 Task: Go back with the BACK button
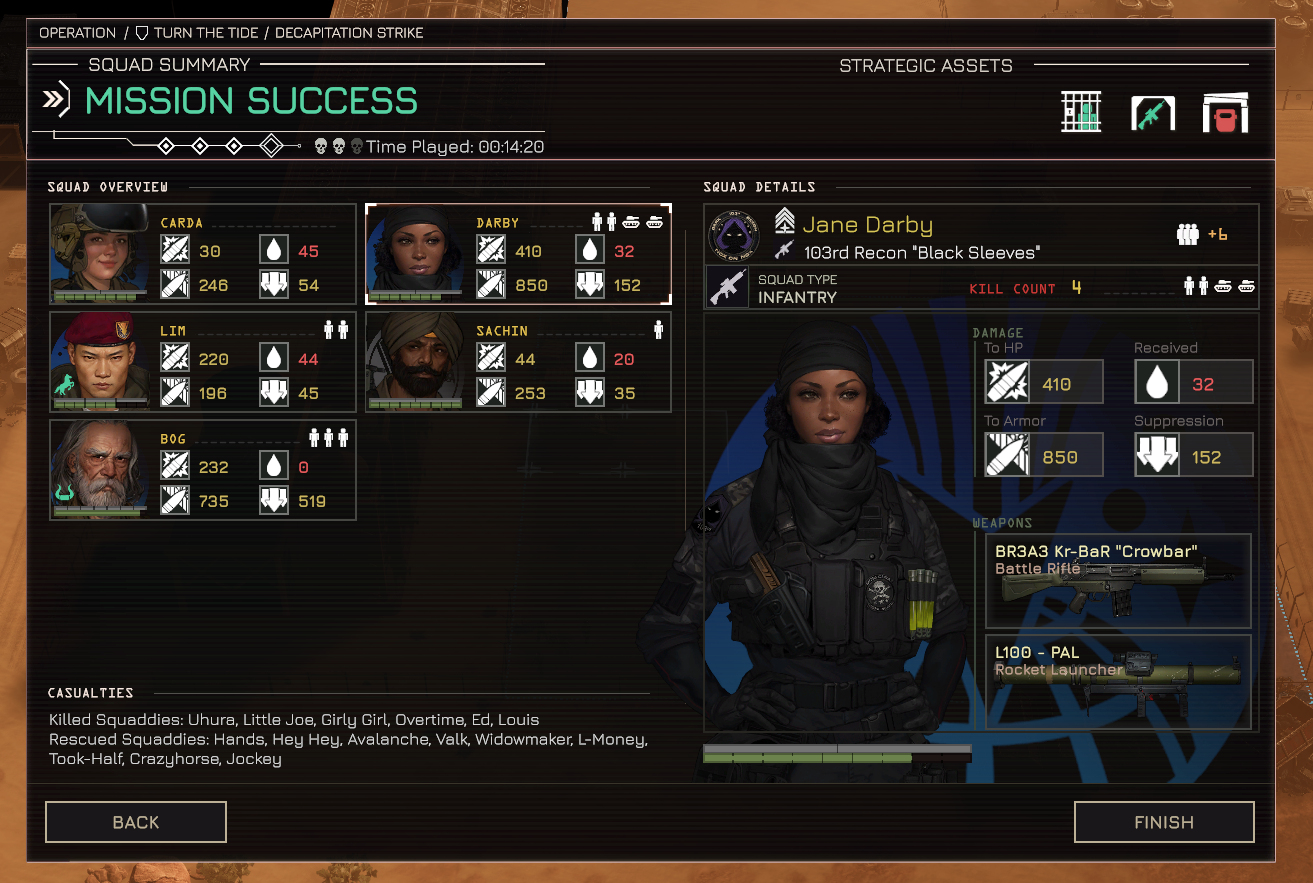136,822
